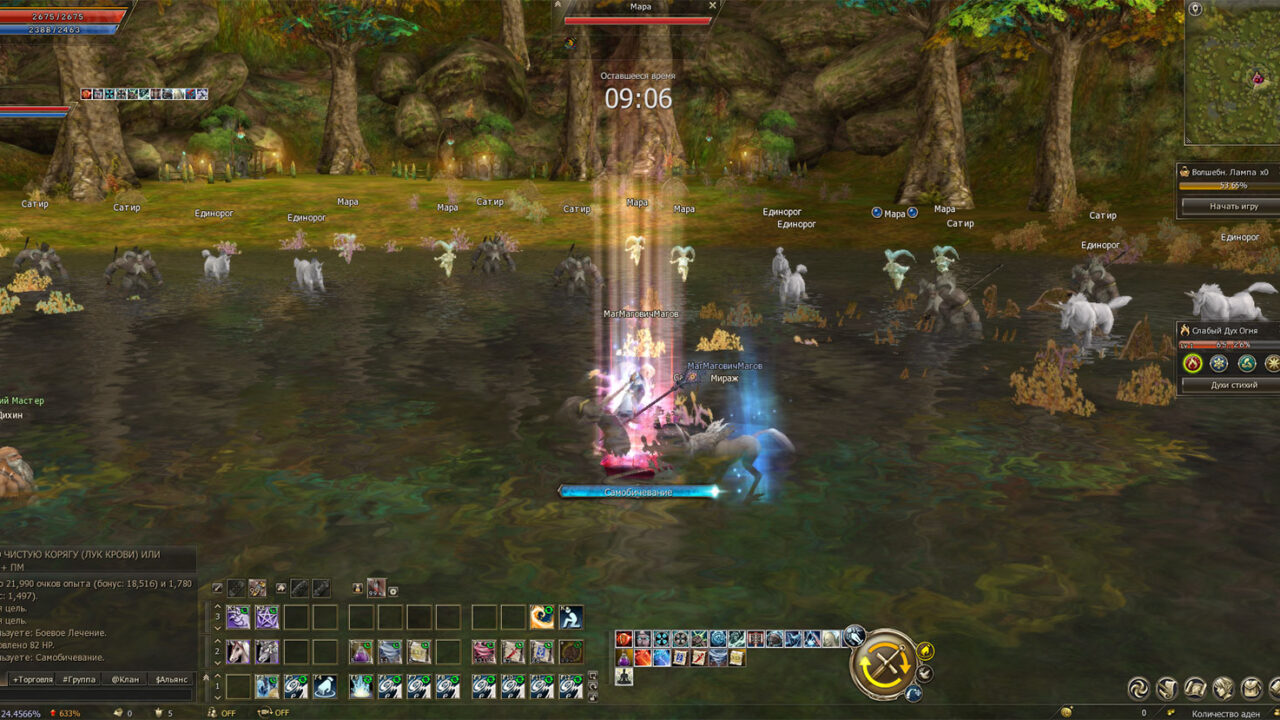Open the character status head icon
The image size is (1280, 720).
pos(1222,688)
